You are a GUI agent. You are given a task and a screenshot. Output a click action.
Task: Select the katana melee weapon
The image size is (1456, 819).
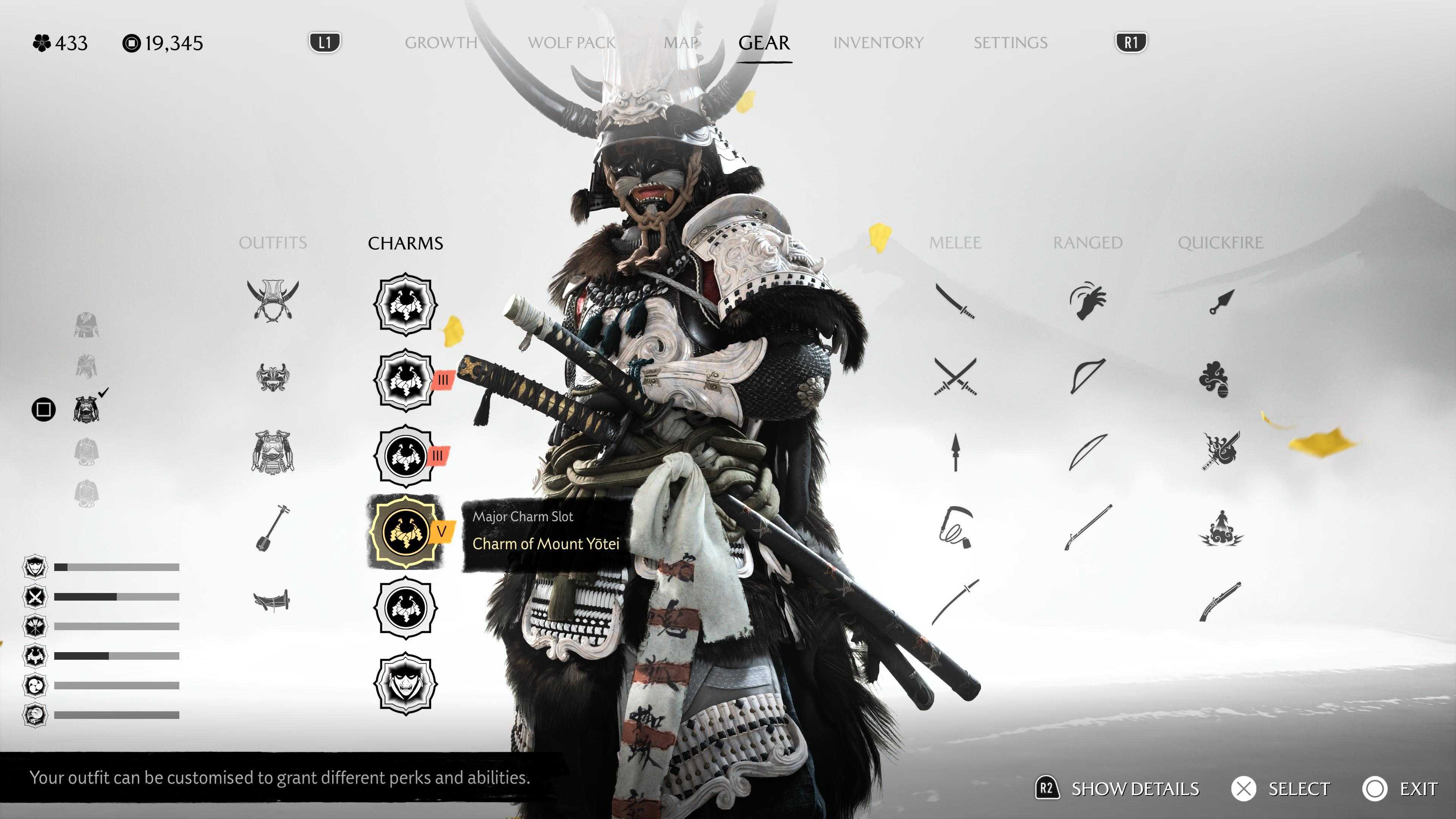[x=955, y=301]
